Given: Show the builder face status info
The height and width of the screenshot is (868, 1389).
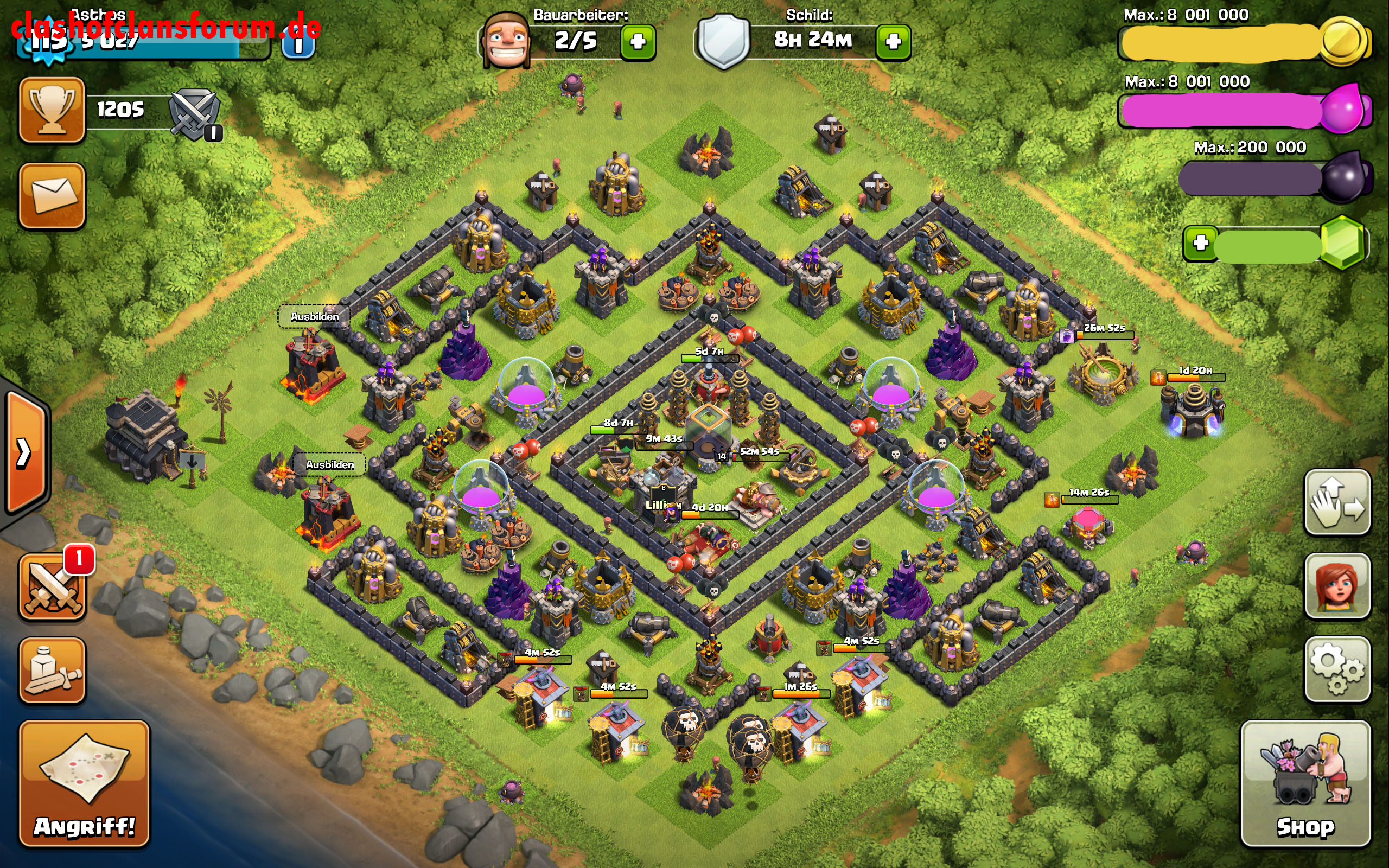Looking at the screenshot, I should (506, 41).
